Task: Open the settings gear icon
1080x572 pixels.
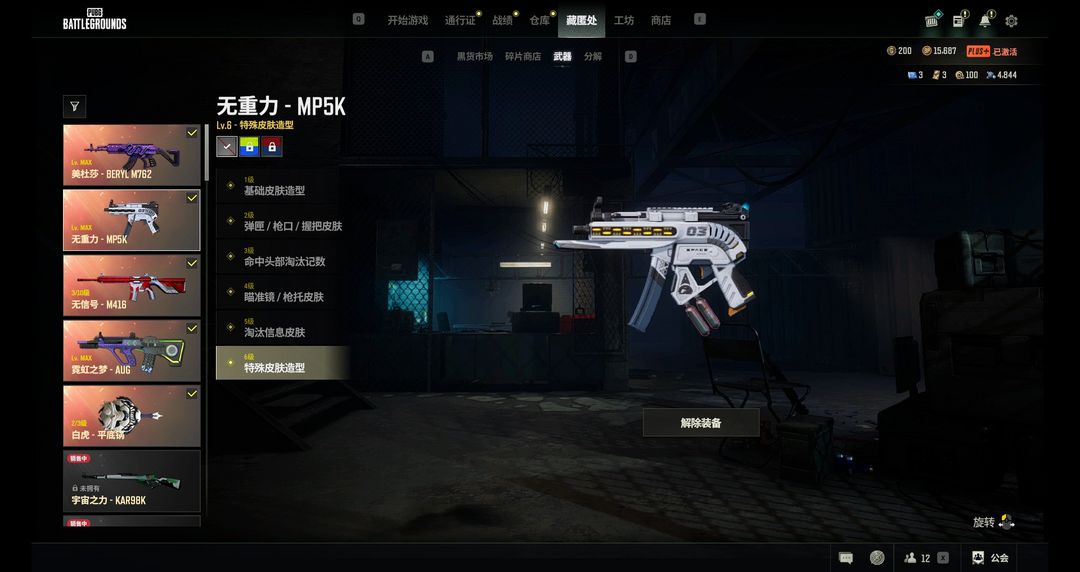Action: 1011,21
